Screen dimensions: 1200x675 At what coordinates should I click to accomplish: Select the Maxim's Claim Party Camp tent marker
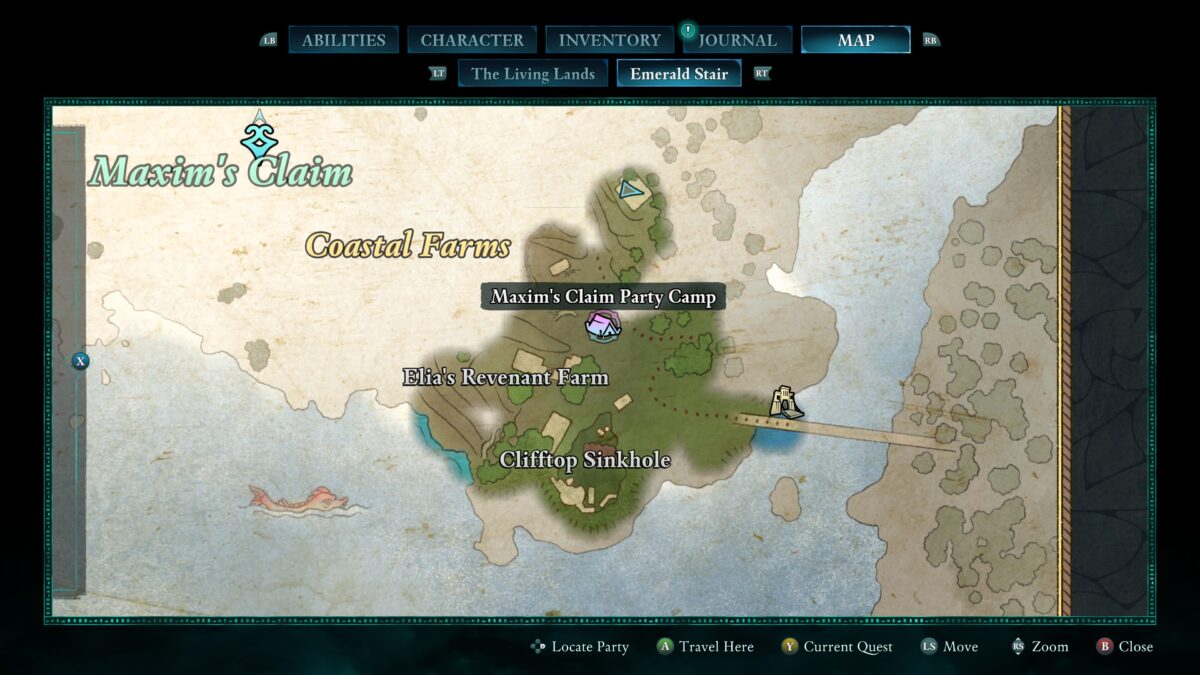[602, 325]
